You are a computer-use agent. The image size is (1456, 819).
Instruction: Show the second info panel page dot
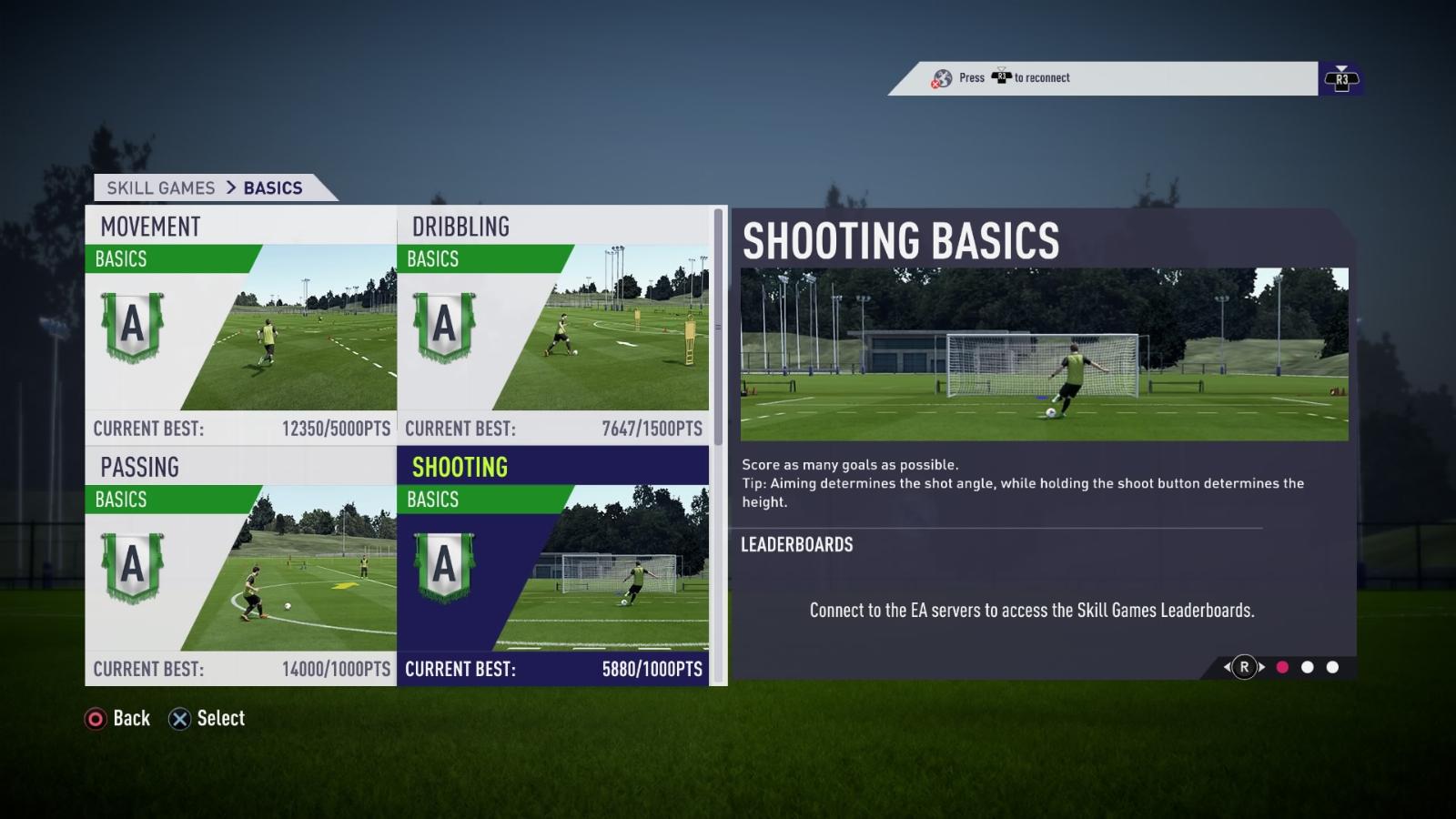point(1308,667)
